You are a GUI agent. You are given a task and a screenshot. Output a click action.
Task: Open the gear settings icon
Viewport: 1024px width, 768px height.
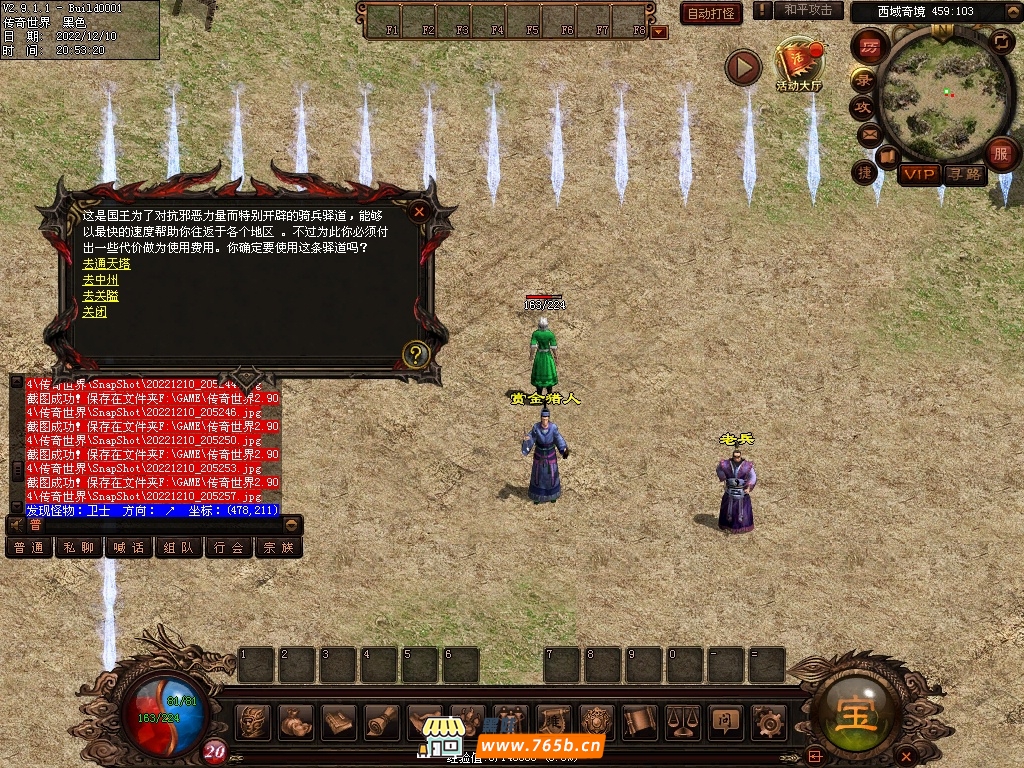click(768, 721)
